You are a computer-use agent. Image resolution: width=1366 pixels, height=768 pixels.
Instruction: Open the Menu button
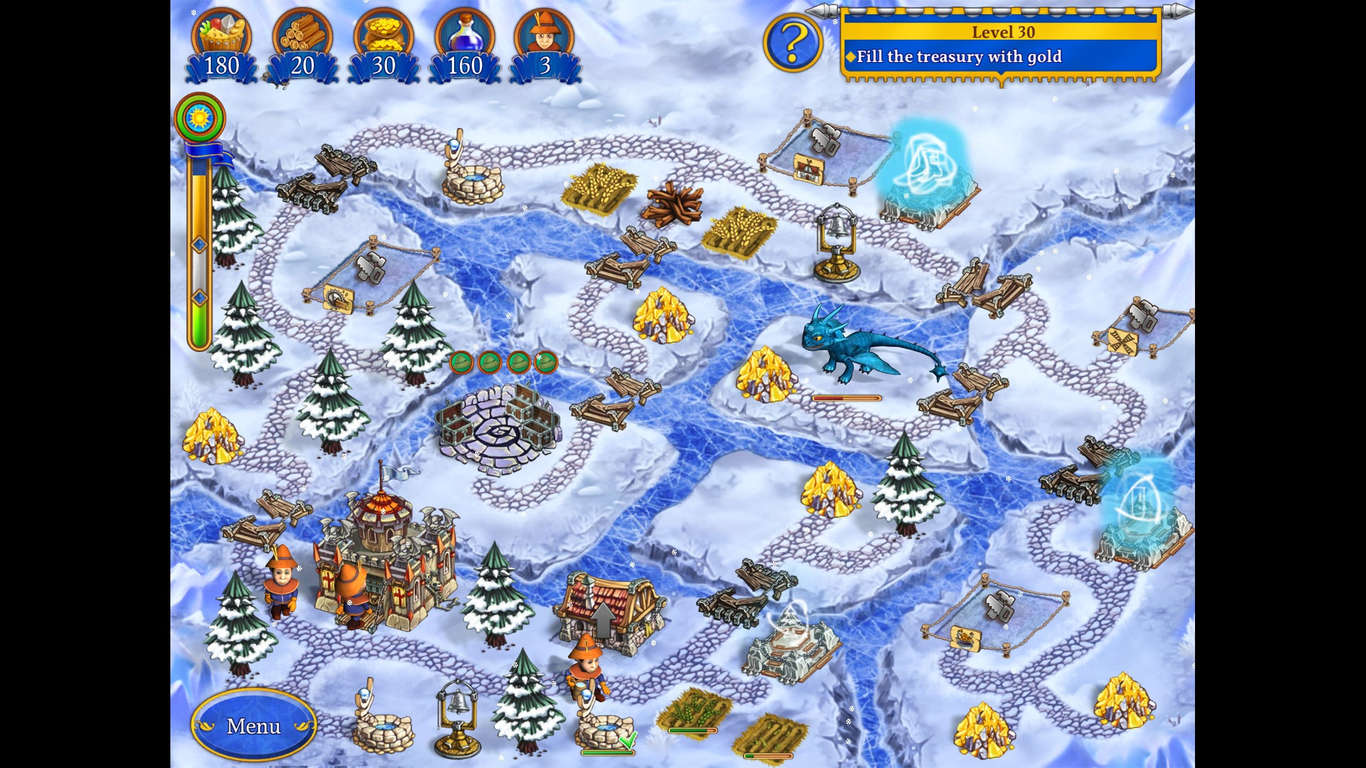[253, 725]
